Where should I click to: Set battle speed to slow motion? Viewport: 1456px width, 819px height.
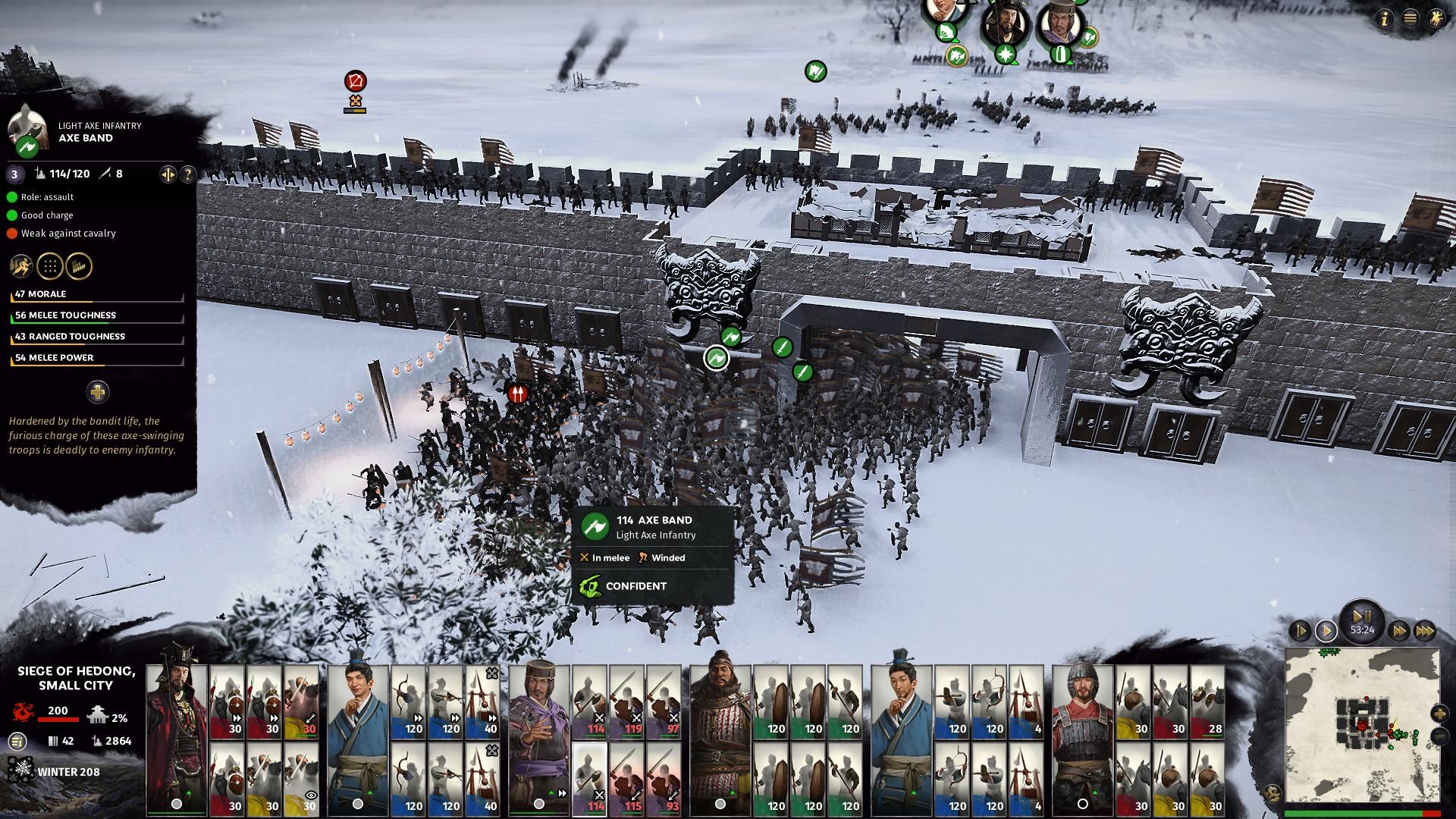click(x=1300, y=630)
